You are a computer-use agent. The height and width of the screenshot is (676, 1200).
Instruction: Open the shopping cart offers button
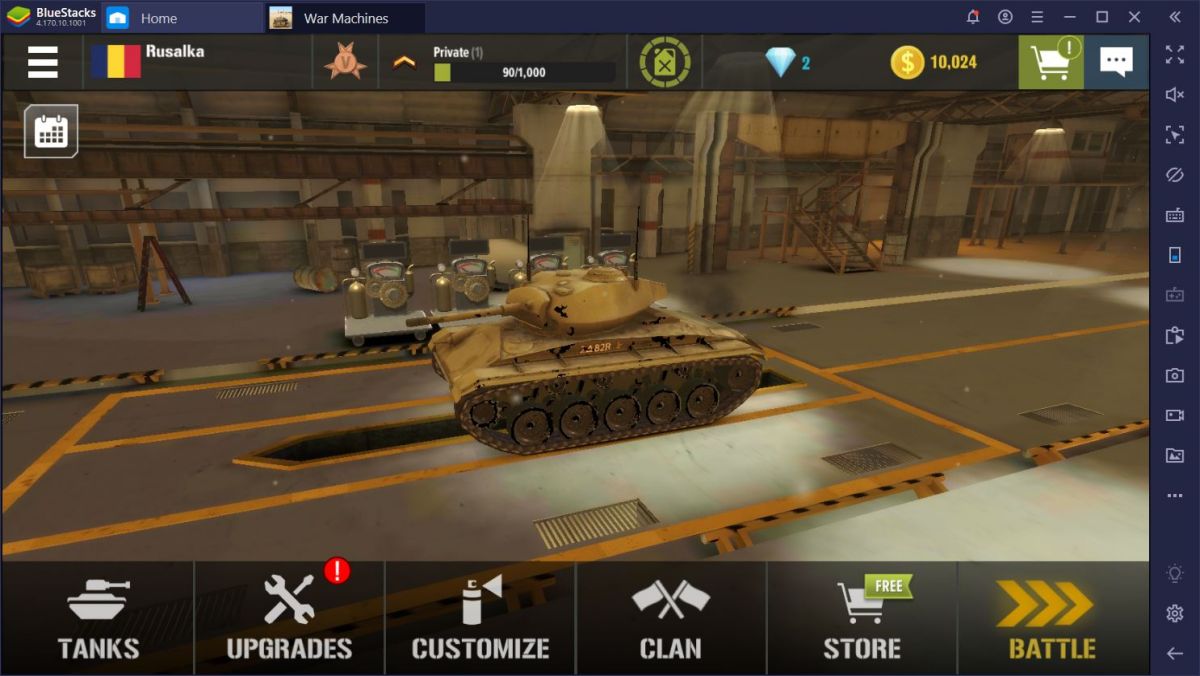point(1051,62)
